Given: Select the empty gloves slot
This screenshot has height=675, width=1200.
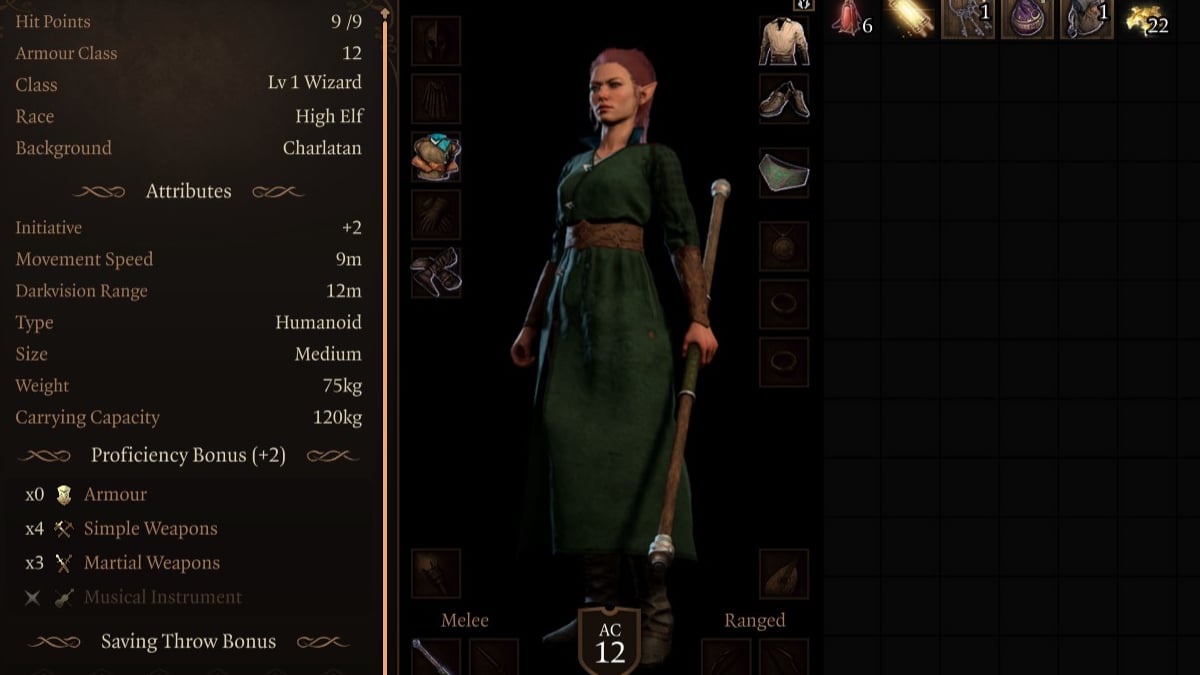Looking at the screenshot, I should point(436,215).
